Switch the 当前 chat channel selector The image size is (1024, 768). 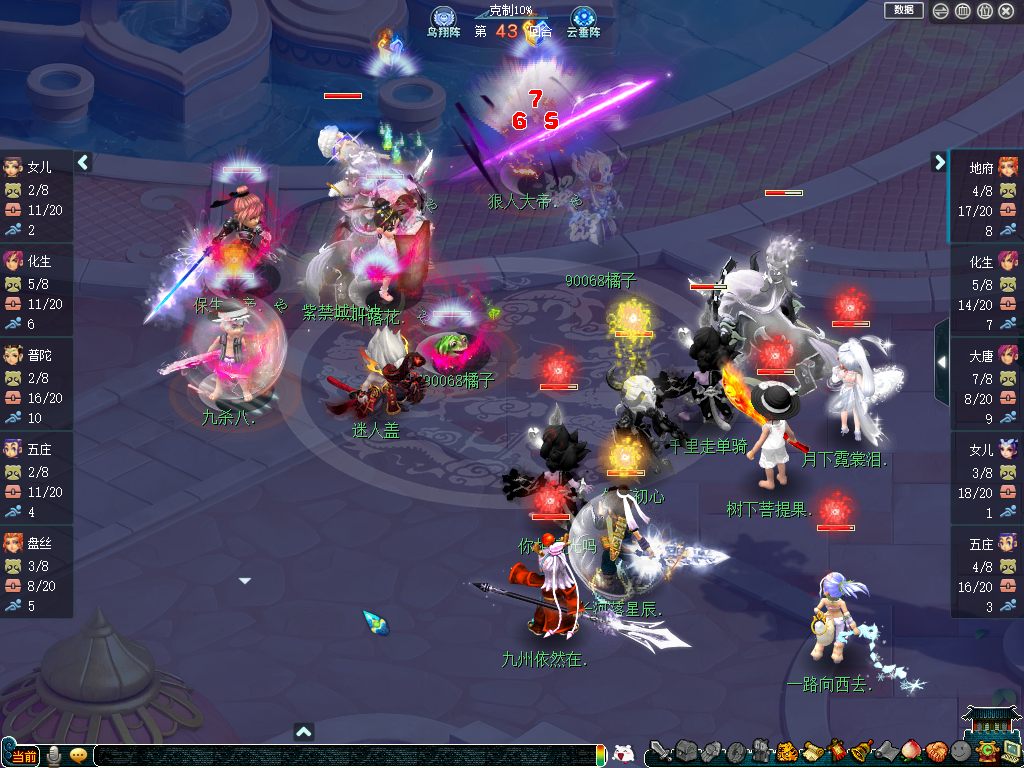tap(22, 755)
